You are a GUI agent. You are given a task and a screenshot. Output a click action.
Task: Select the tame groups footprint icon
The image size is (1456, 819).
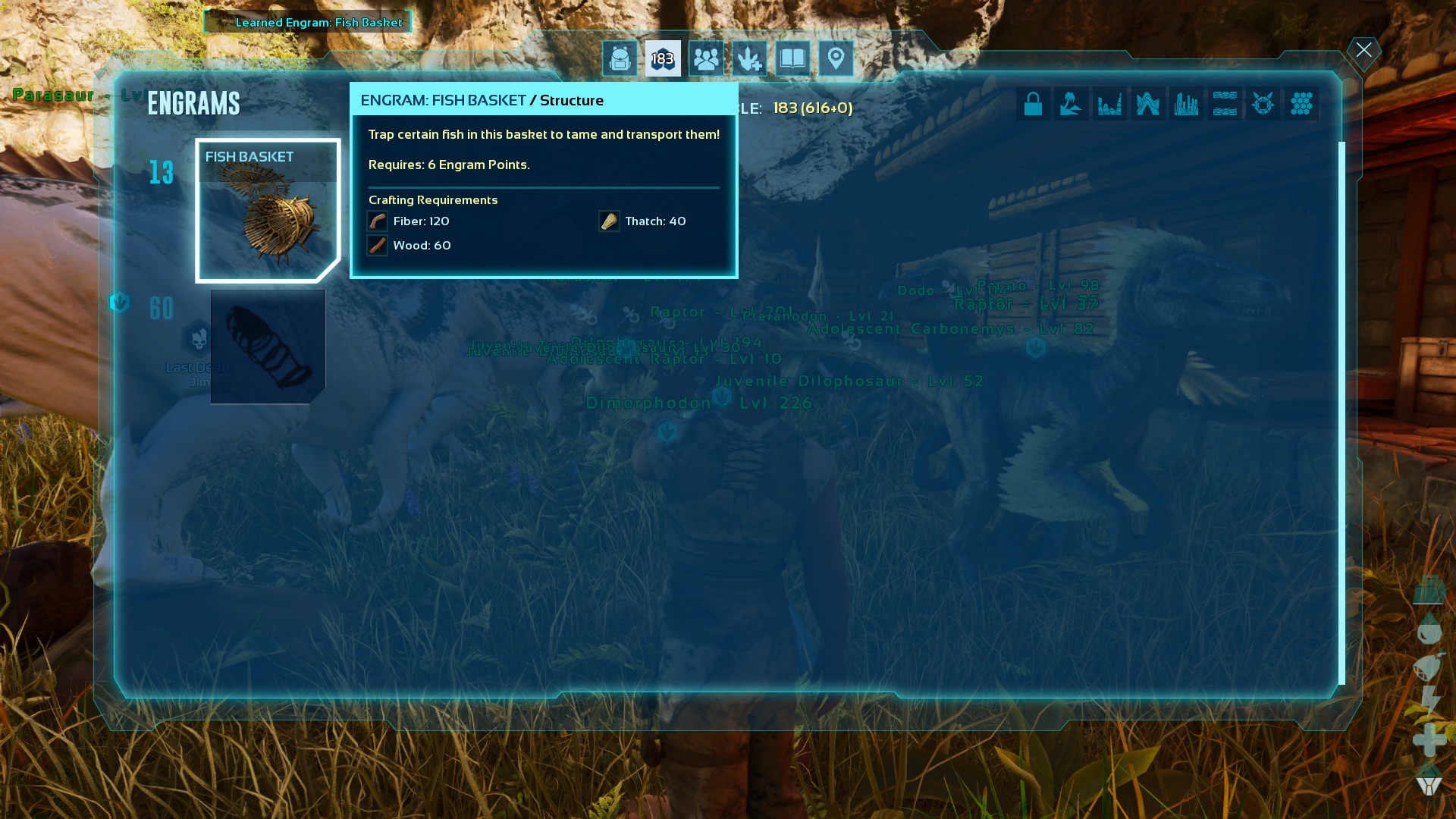click(748, 58)
